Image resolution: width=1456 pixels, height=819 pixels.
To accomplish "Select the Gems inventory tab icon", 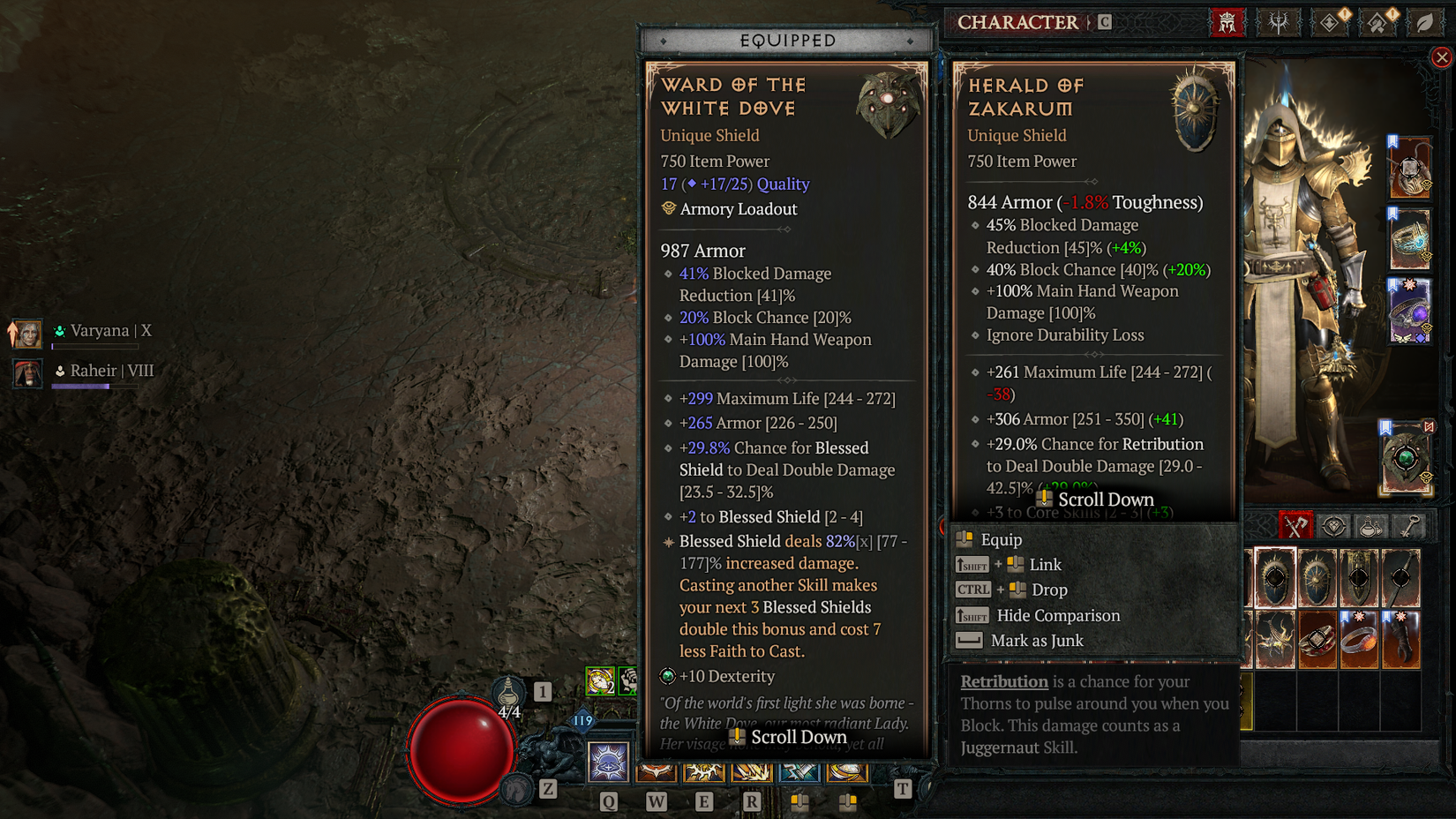I will 1332,526.
